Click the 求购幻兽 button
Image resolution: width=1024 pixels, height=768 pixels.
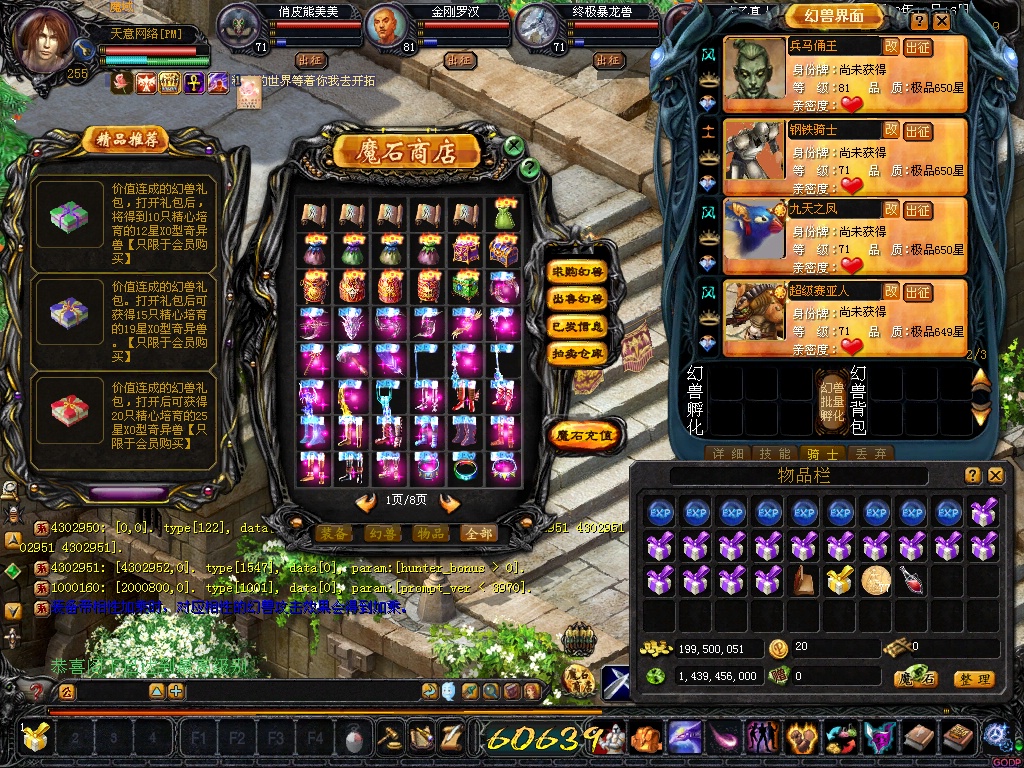tap(578, 271)
